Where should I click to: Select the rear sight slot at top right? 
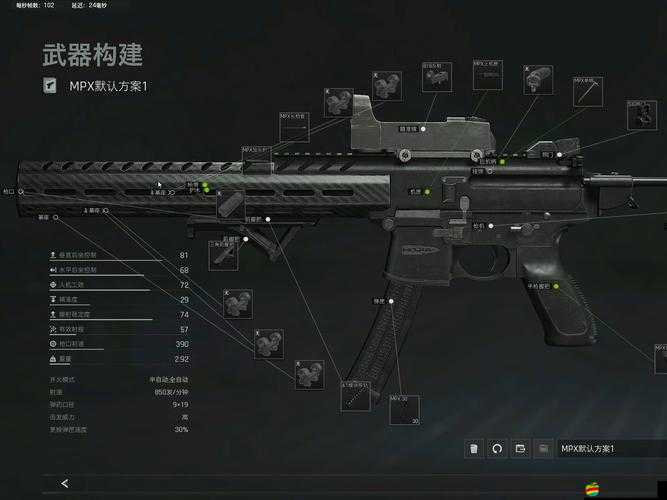[641, 115]
